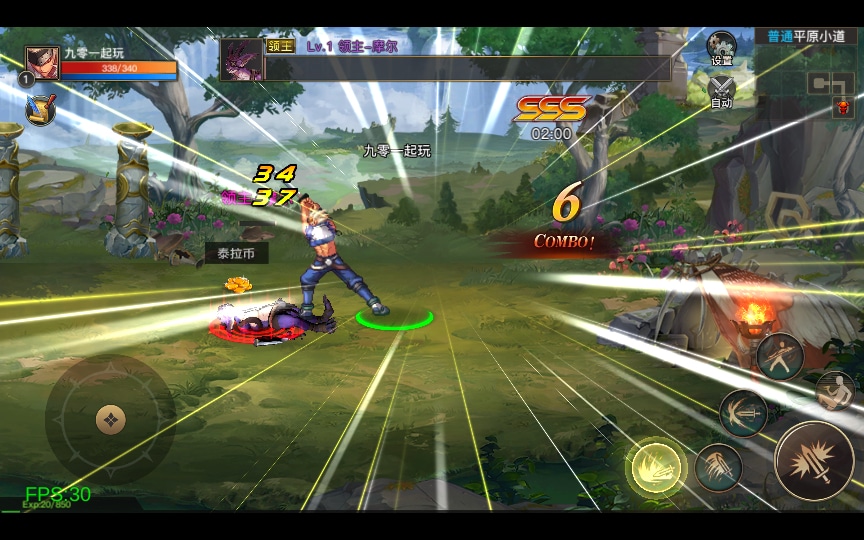Cast the standing figure sword swing skill
Viewport: 864px width, 540px height.
coord(780,357)
